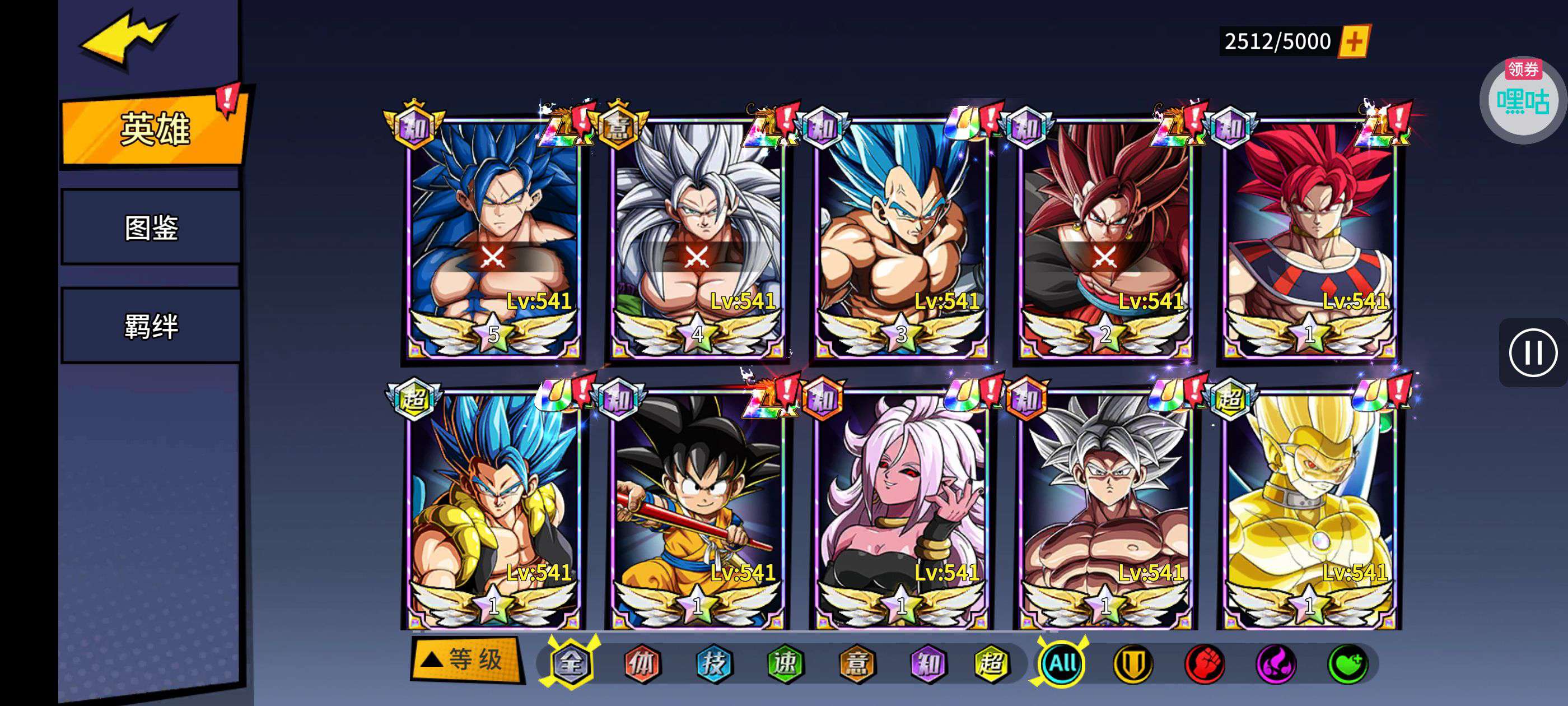This screenshot has height=706, width=1568.
Task: Switch to the 英雄 heroes tab
Action: pyautogui.click(x=155, y=129)
